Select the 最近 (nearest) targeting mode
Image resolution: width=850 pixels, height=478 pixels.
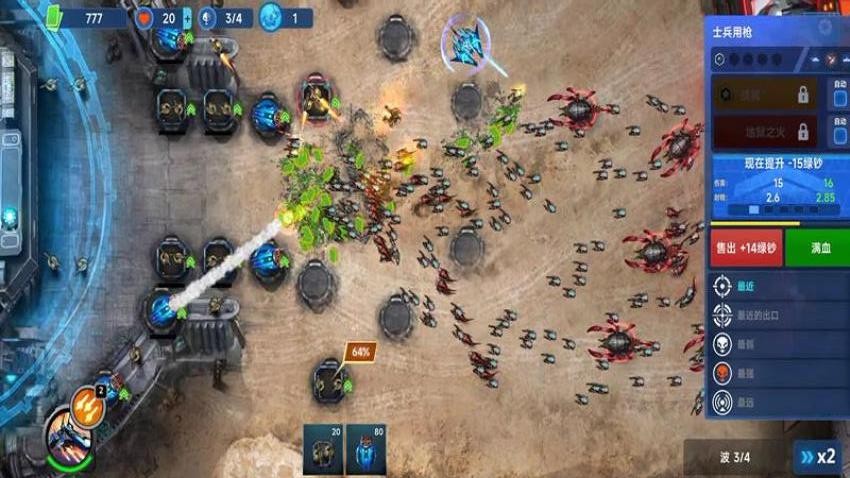777,286
